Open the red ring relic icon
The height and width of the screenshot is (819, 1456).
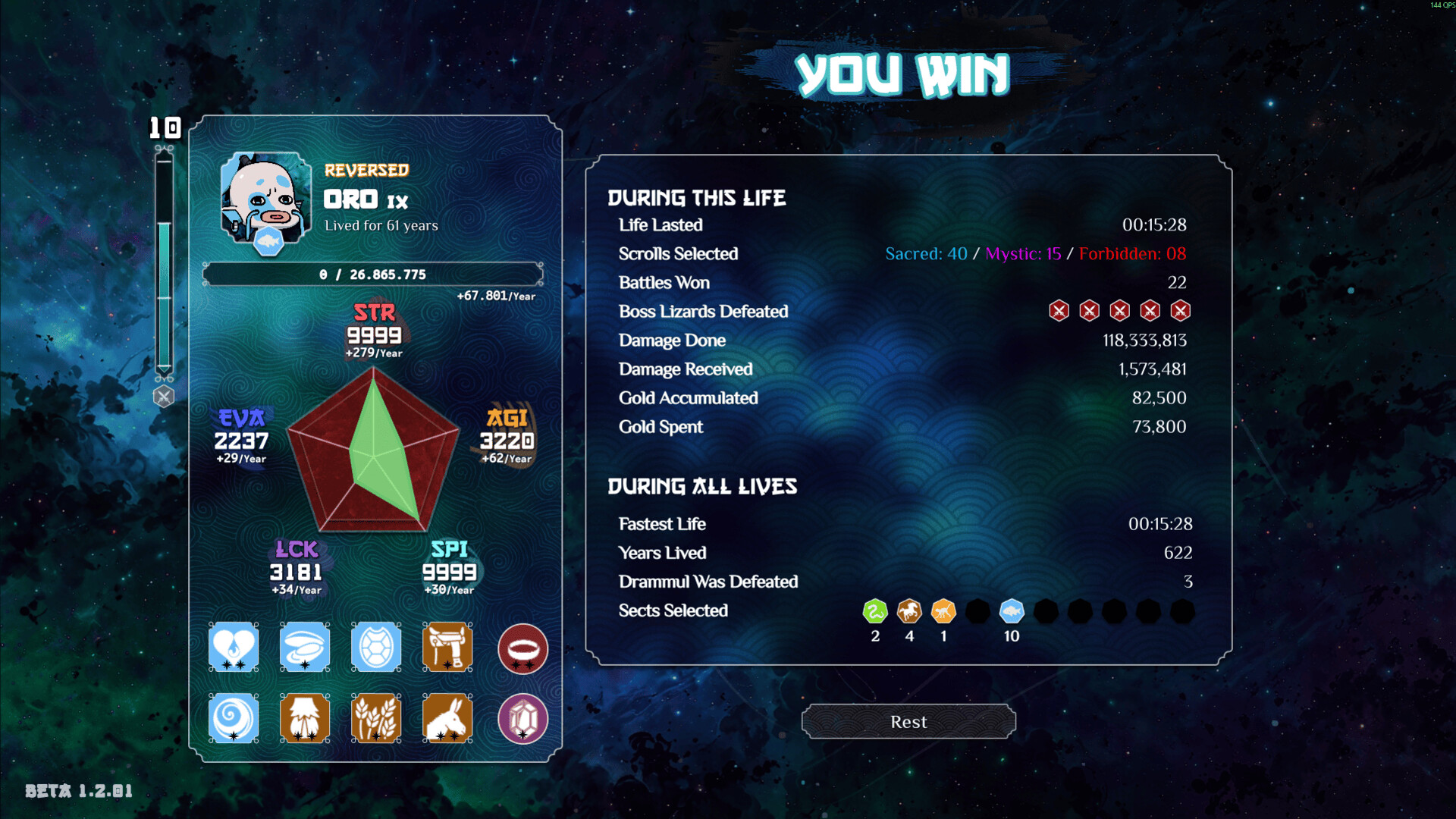point(522,649)
